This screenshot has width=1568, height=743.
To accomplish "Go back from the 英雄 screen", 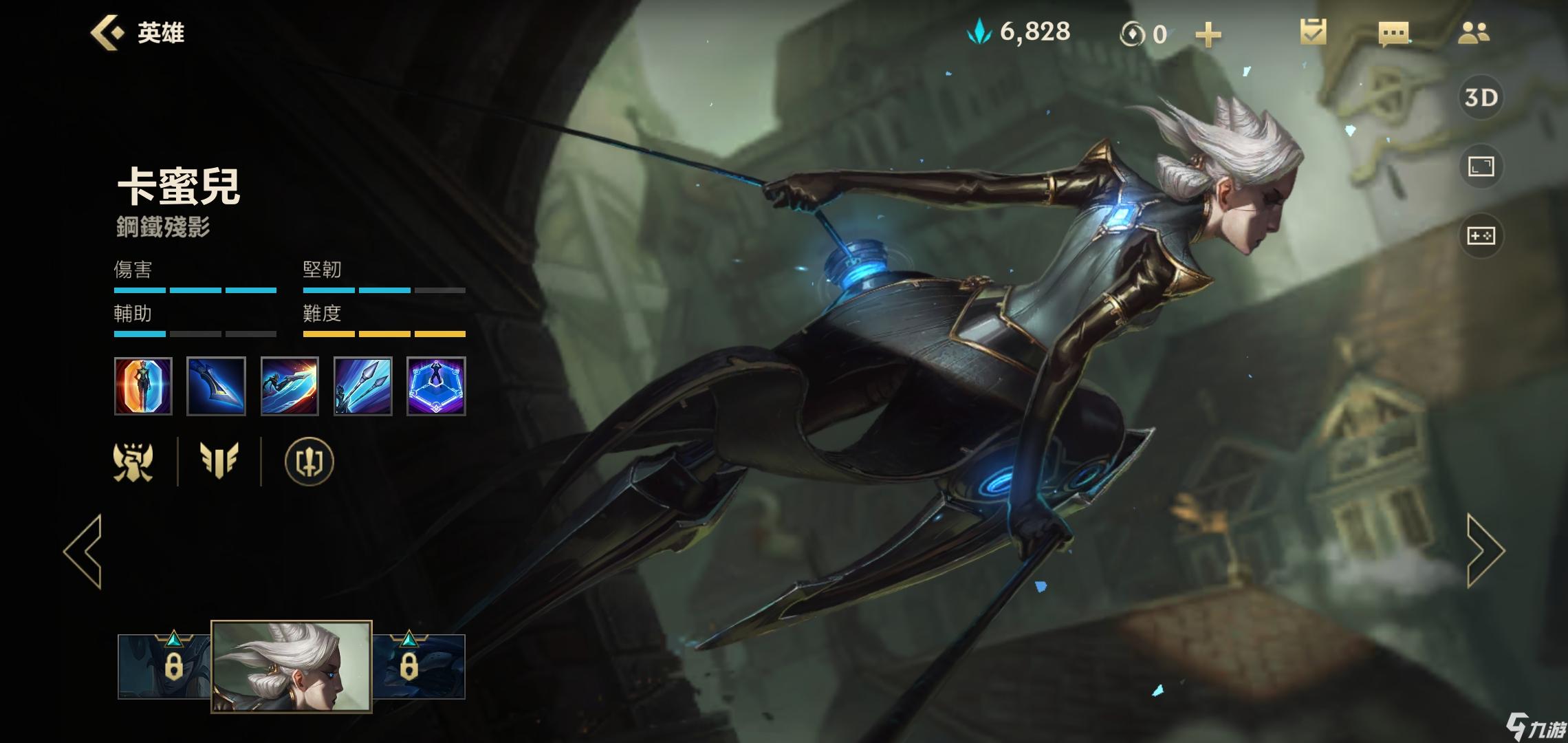I will pyautogui.click(x=108, y=32).
